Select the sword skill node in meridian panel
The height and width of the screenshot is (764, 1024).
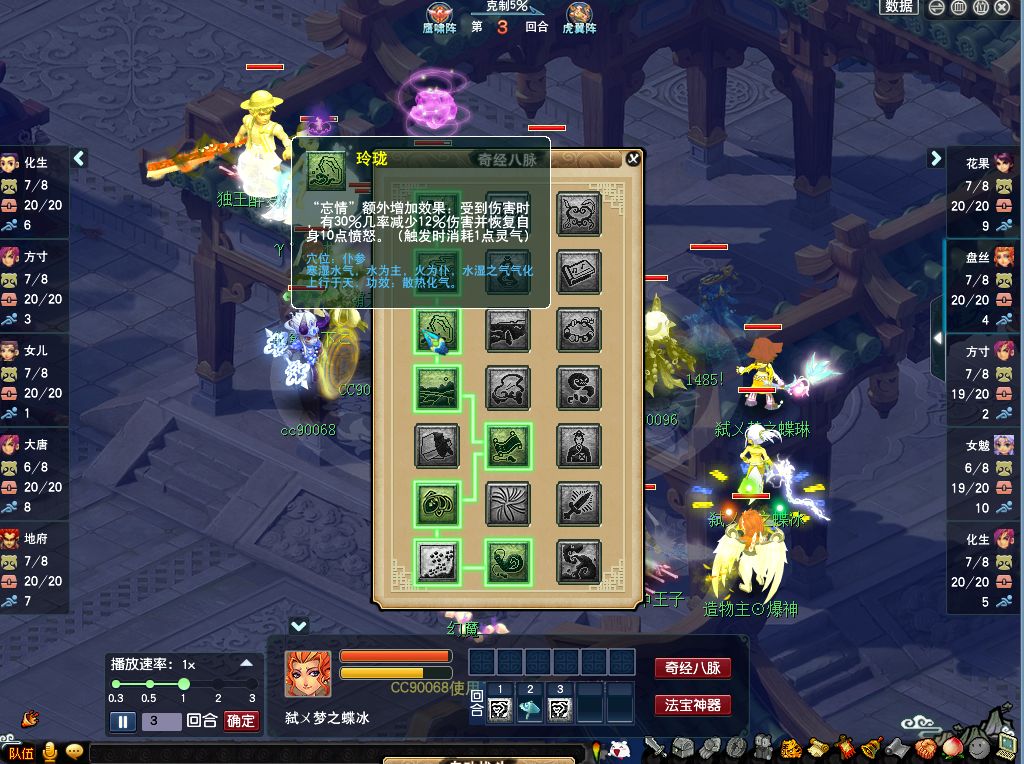click(579, 503)
